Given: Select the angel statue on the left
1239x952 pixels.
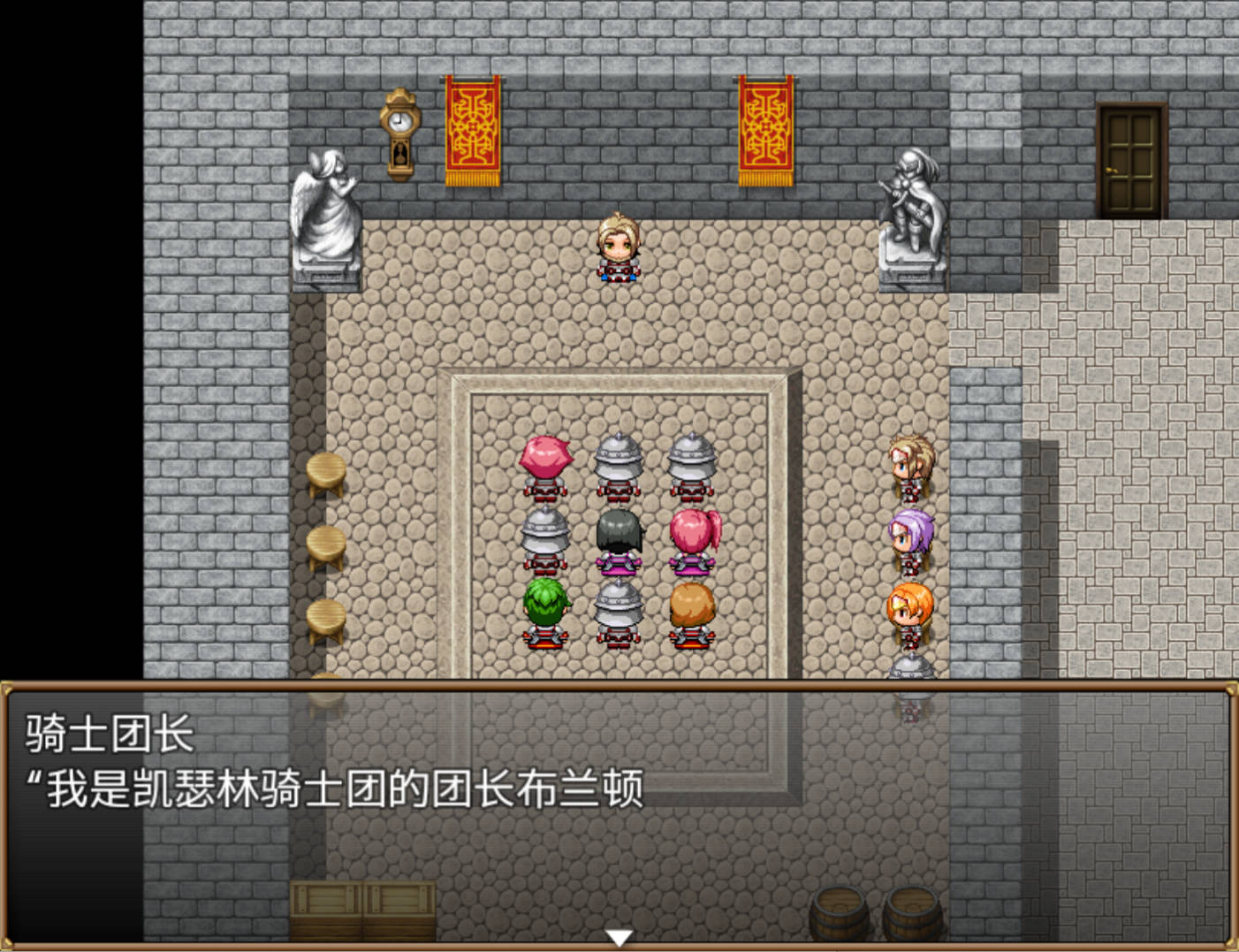Looking at the screenshot, I should 327,212.
